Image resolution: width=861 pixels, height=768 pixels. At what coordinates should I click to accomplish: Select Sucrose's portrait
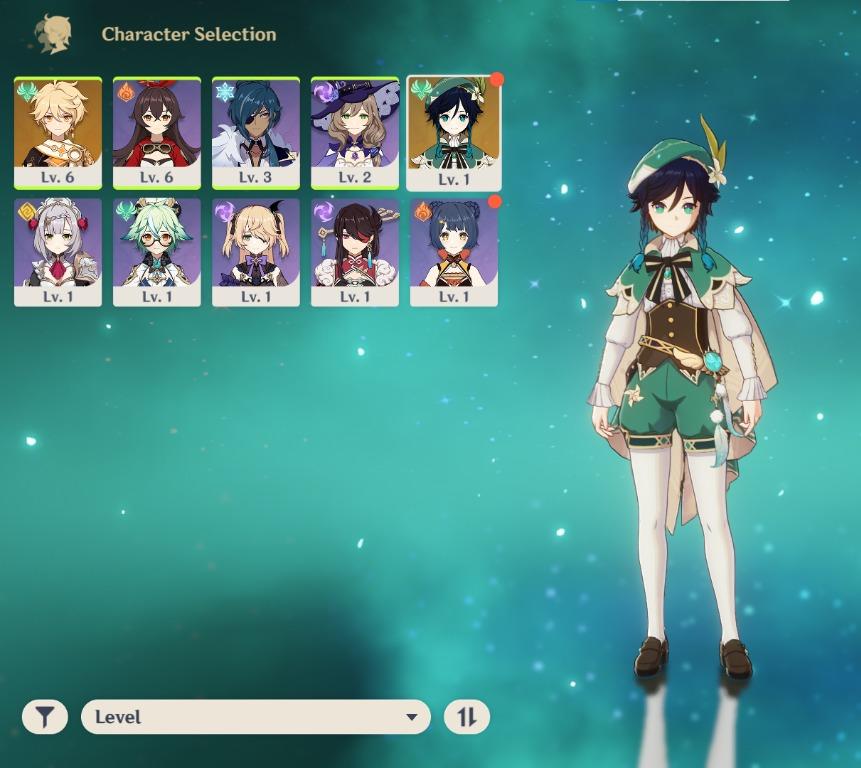coord(157,251)
